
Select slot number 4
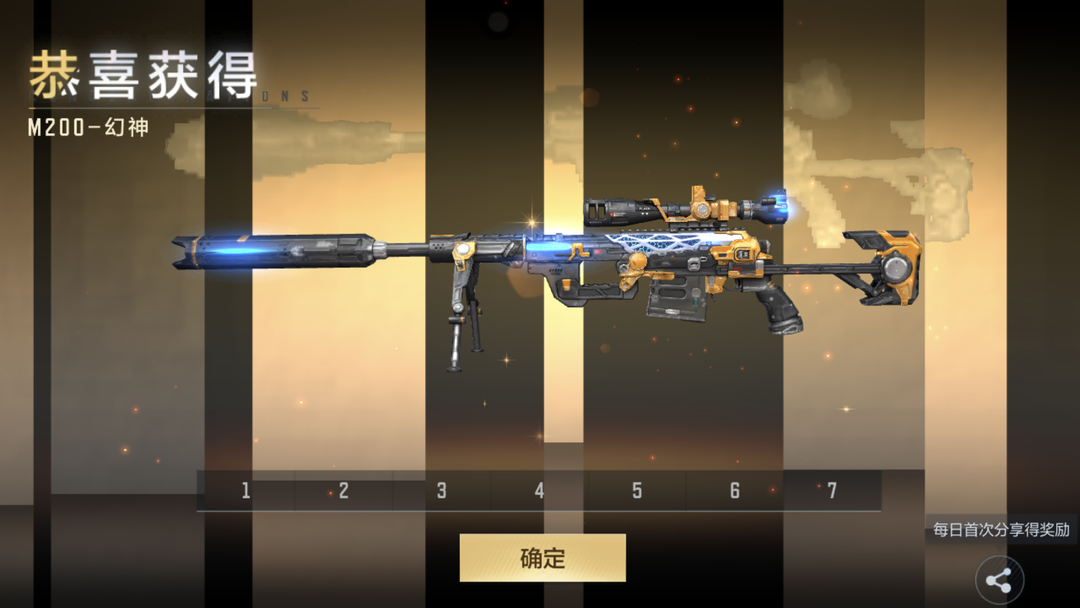(539, 490)
